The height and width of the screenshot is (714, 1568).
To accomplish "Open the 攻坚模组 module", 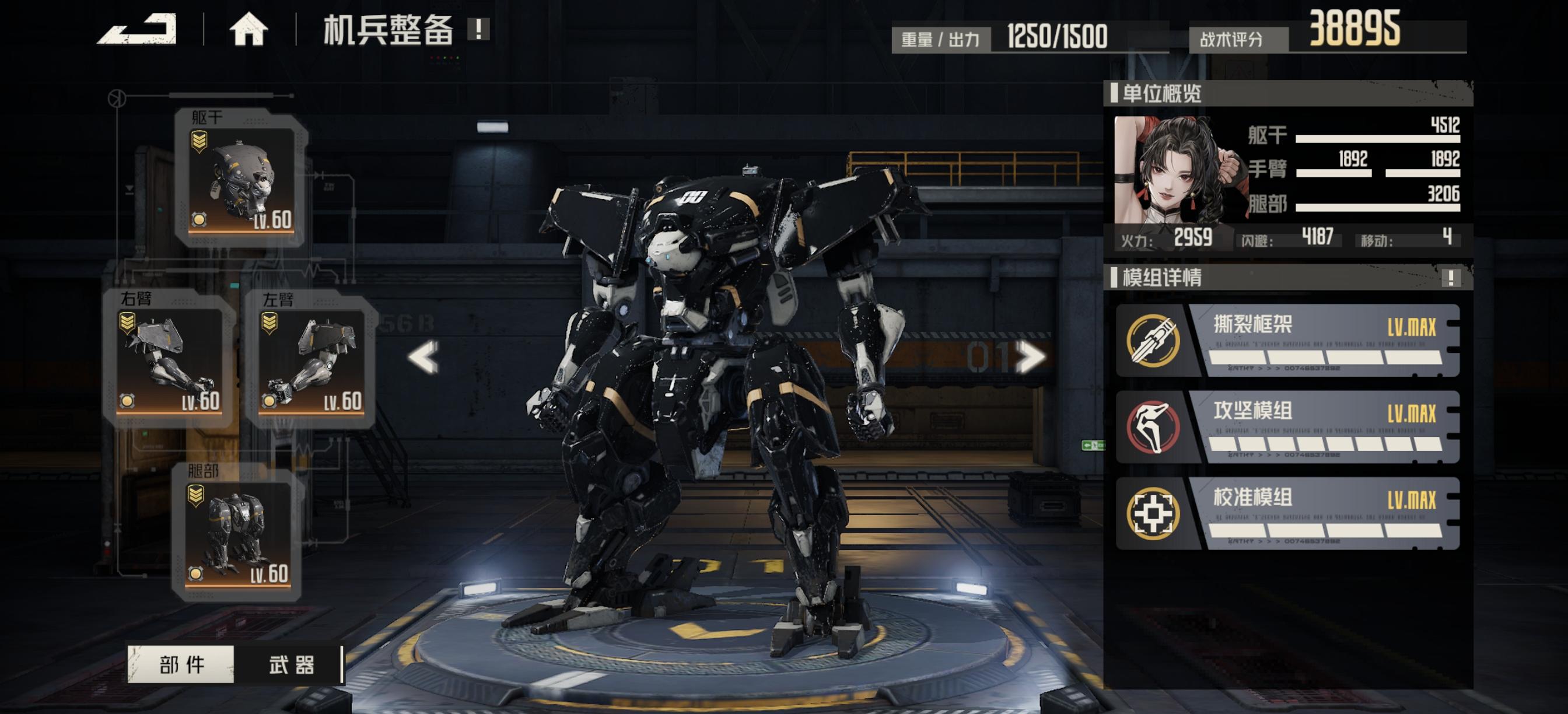I will click(1287, 428).
